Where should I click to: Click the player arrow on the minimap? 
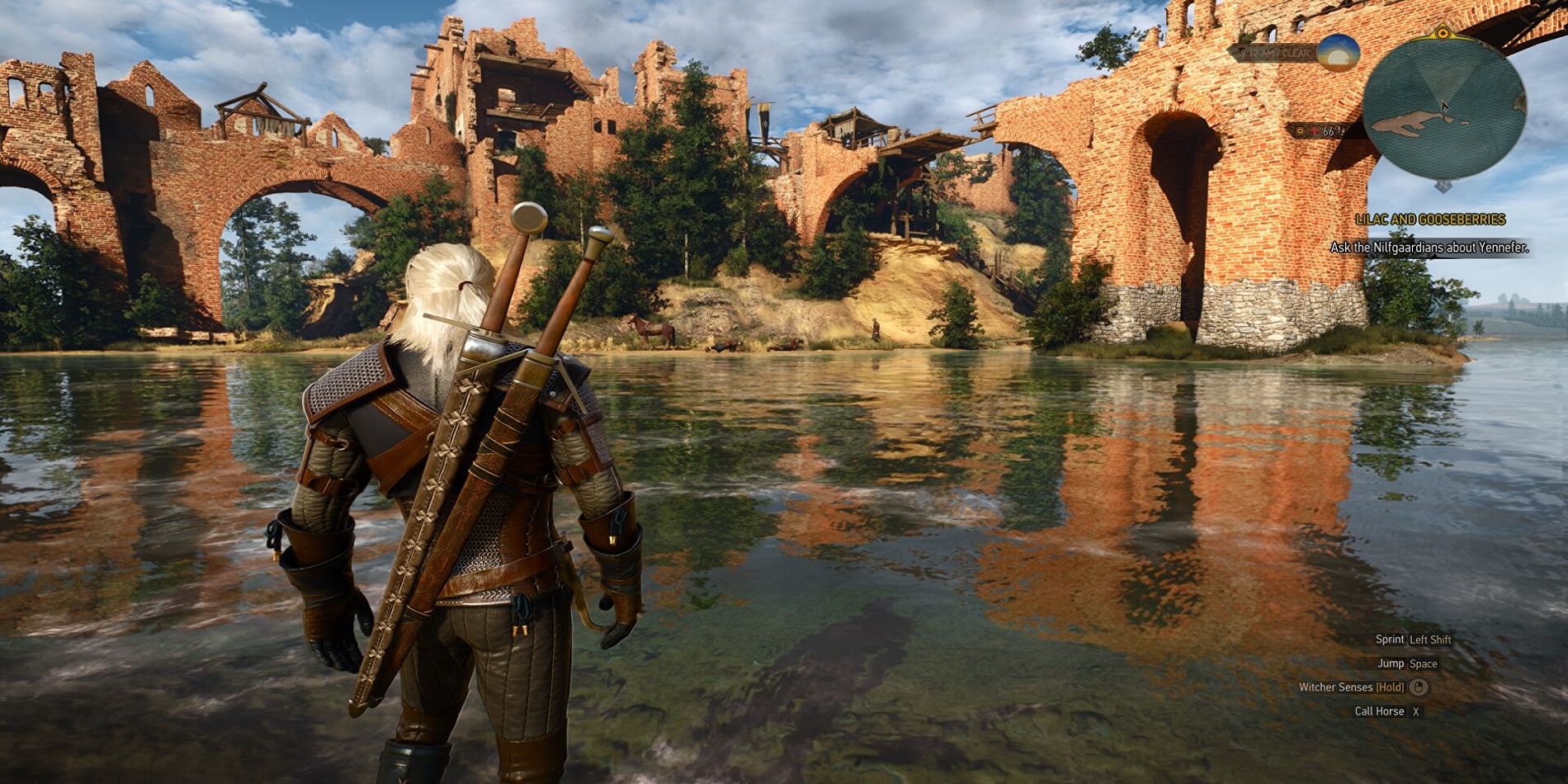pos(1444,108)
